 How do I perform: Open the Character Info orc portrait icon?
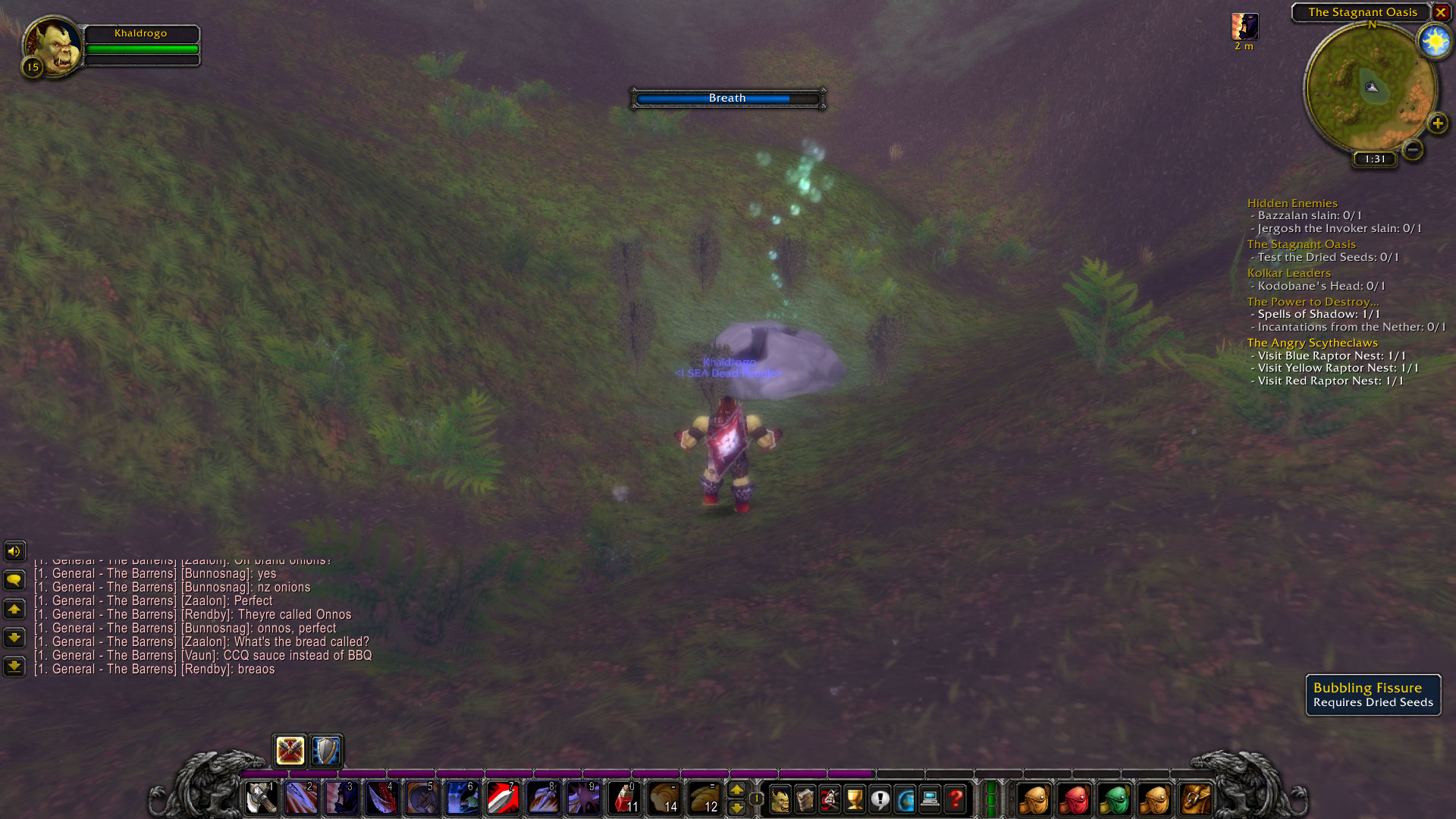[780, 799]
